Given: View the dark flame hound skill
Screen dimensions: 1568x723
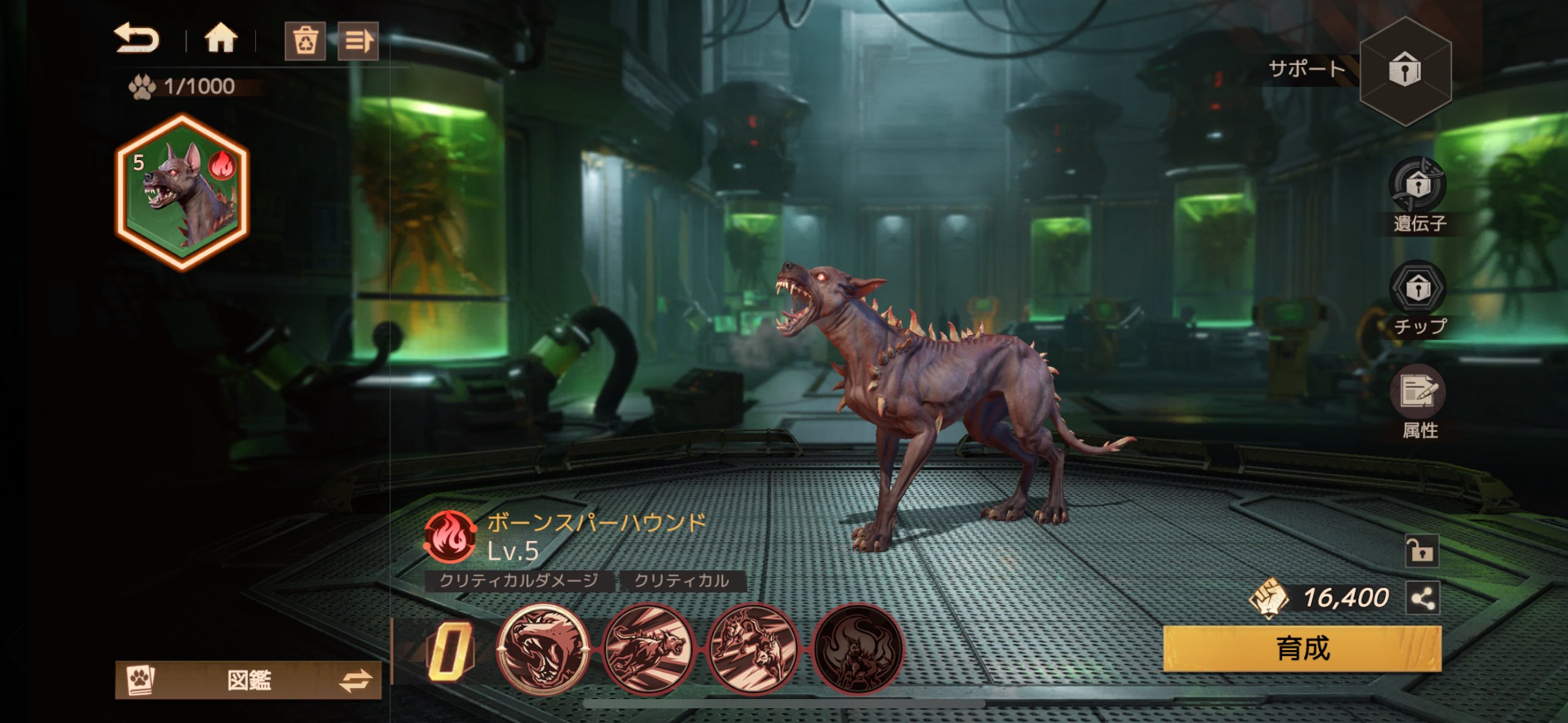Looking at the screenshot, I should click(858, 649).
